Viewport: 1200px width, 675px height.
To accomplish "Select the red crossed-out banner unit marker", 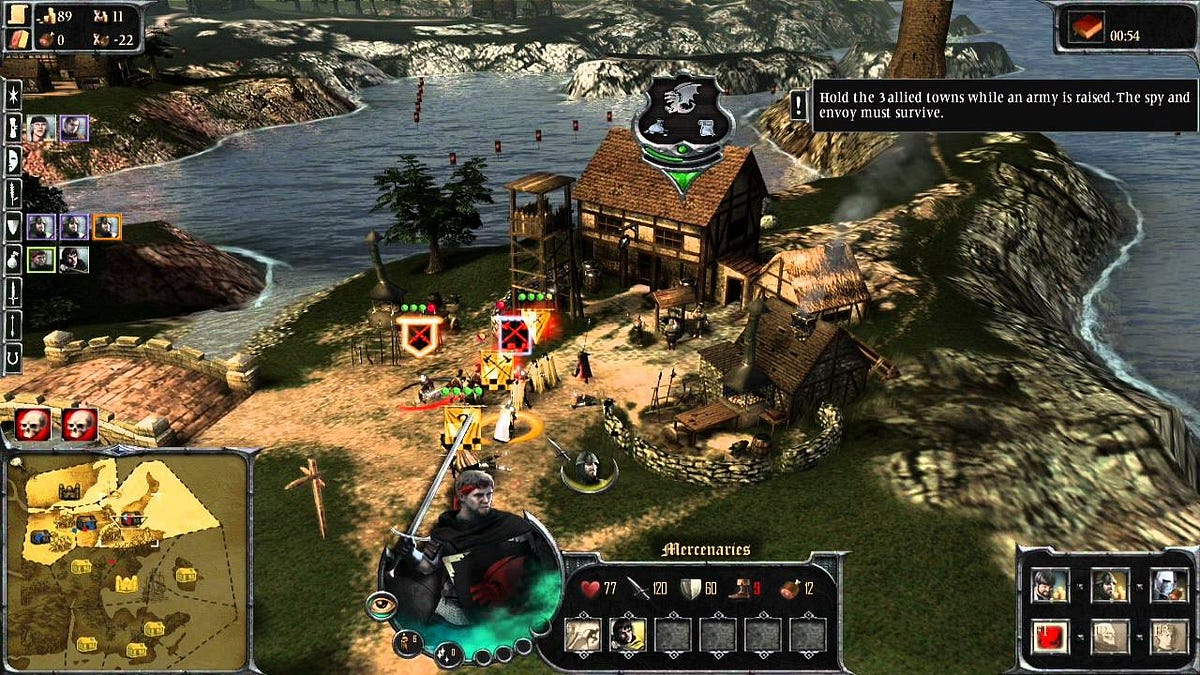I will [x=514, y=335].
